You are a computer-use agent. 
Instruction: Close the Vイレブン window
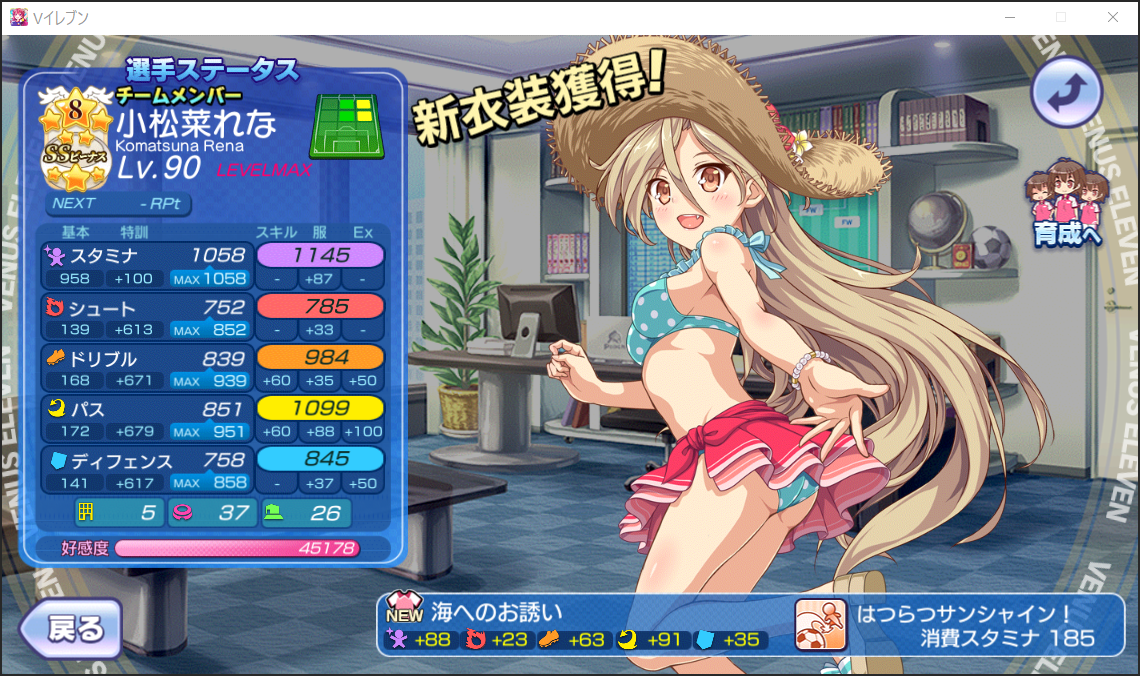1113,17
